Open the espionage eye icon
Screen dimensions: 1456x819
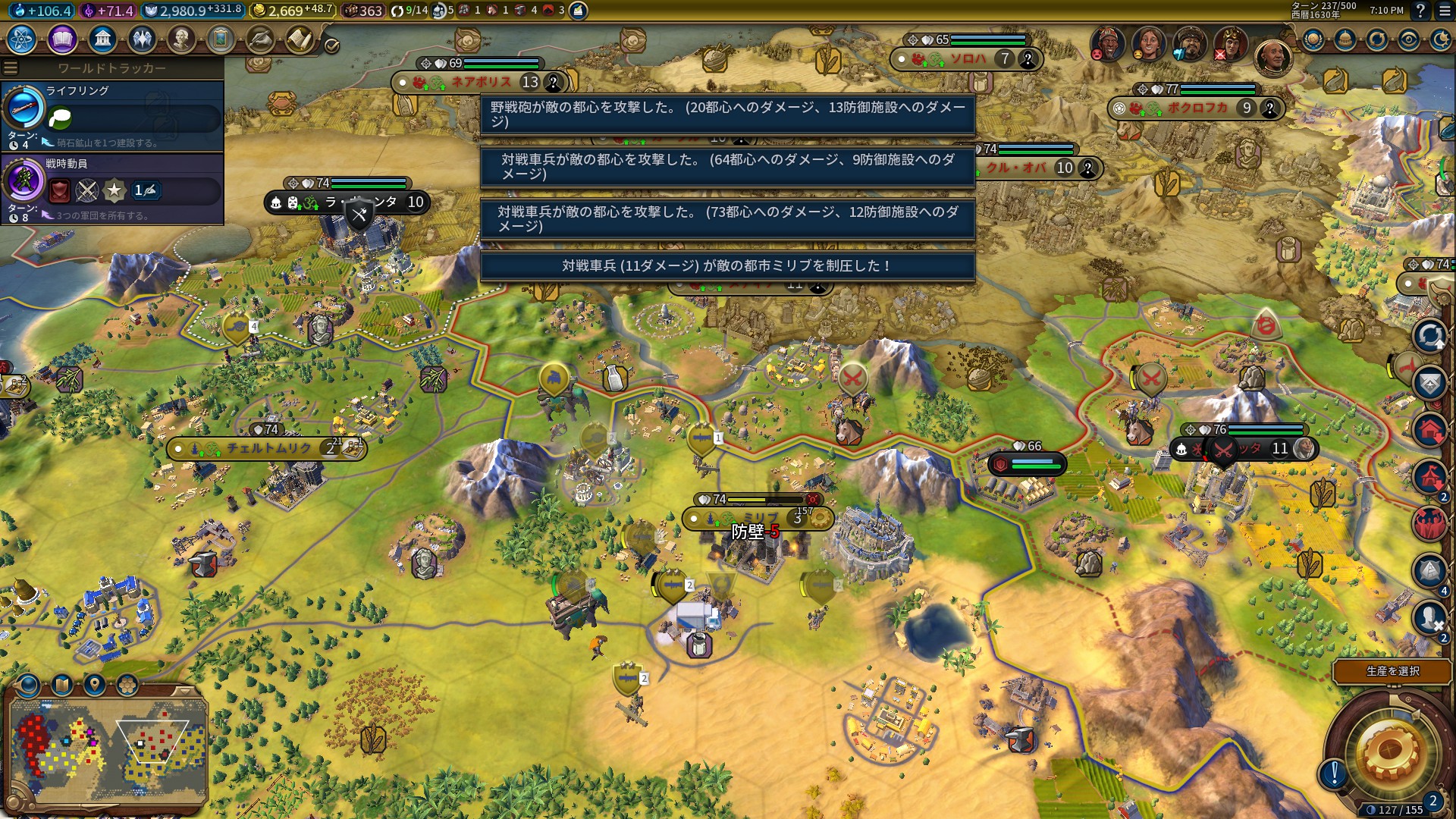click(1409, 39)
